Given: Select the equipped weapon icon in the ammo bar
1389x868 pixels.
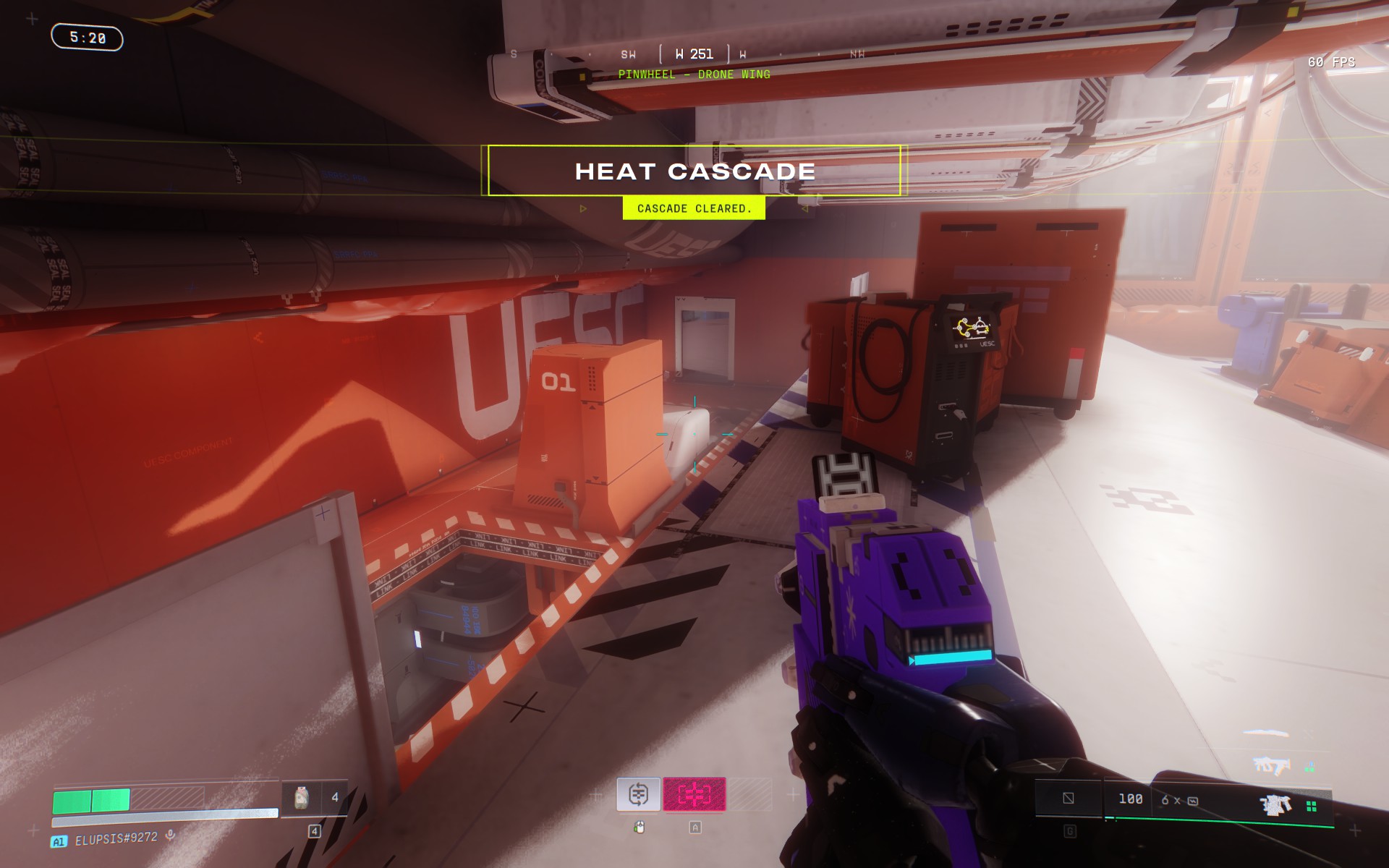Looking at the screenshot, I should 1275,804.
